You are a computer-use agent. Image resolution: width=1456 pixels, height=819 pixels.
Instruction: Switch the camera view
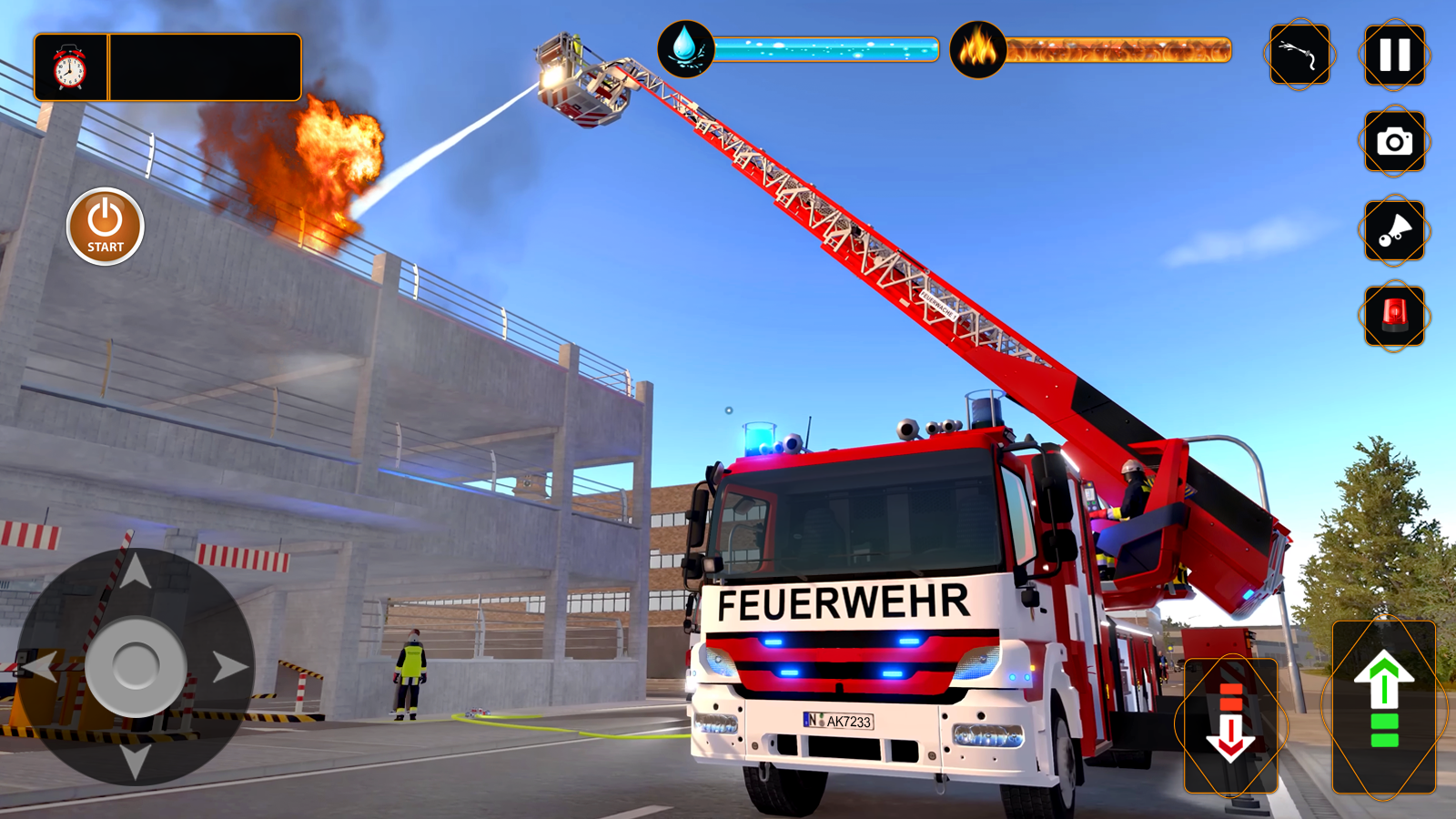click(1394, 142)
